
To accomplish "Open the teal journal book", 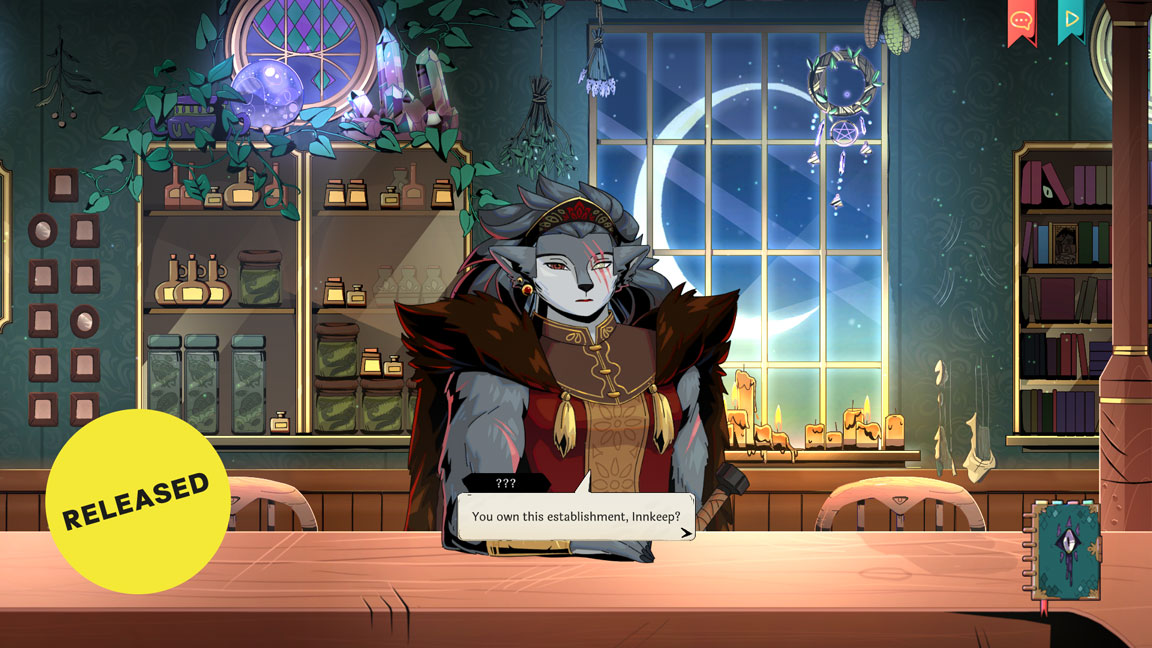I will click(1066, 550).
